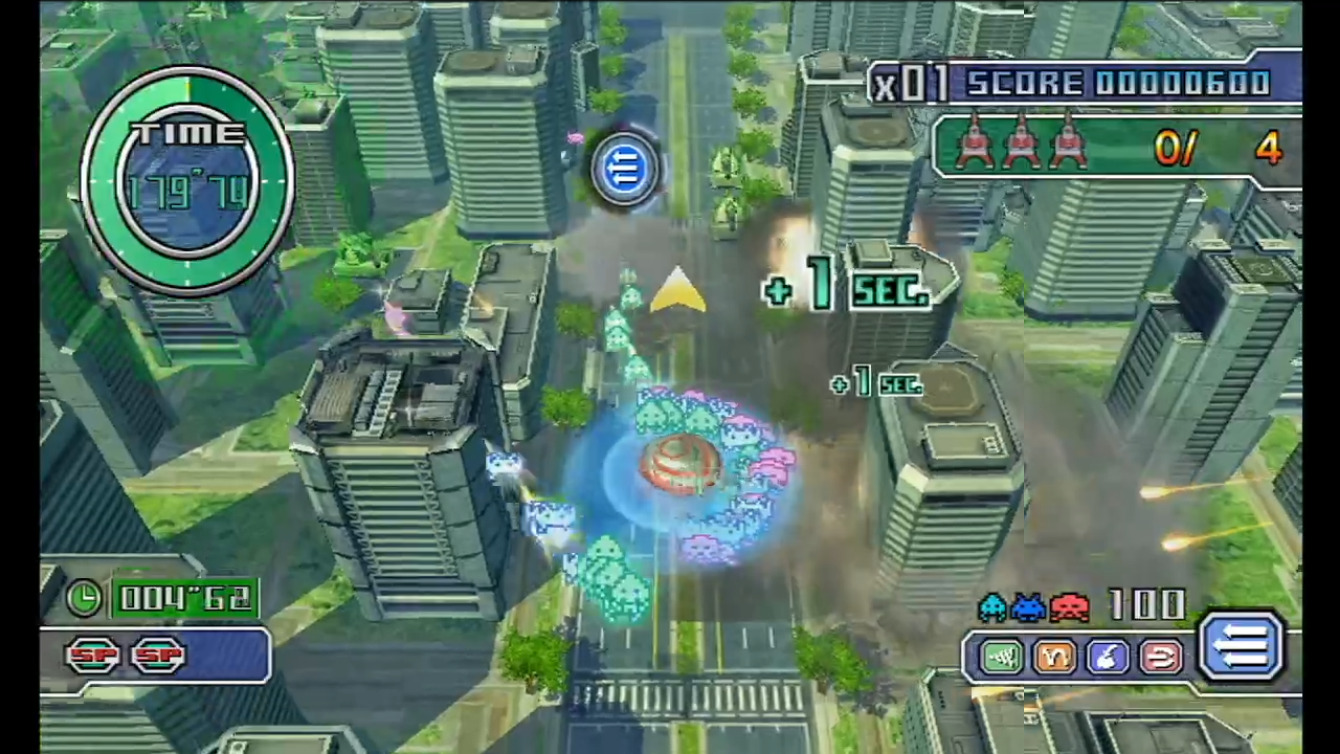Select the orange wave-pattern ability icon
The image size is (1340, 754).
[1056, 657]
